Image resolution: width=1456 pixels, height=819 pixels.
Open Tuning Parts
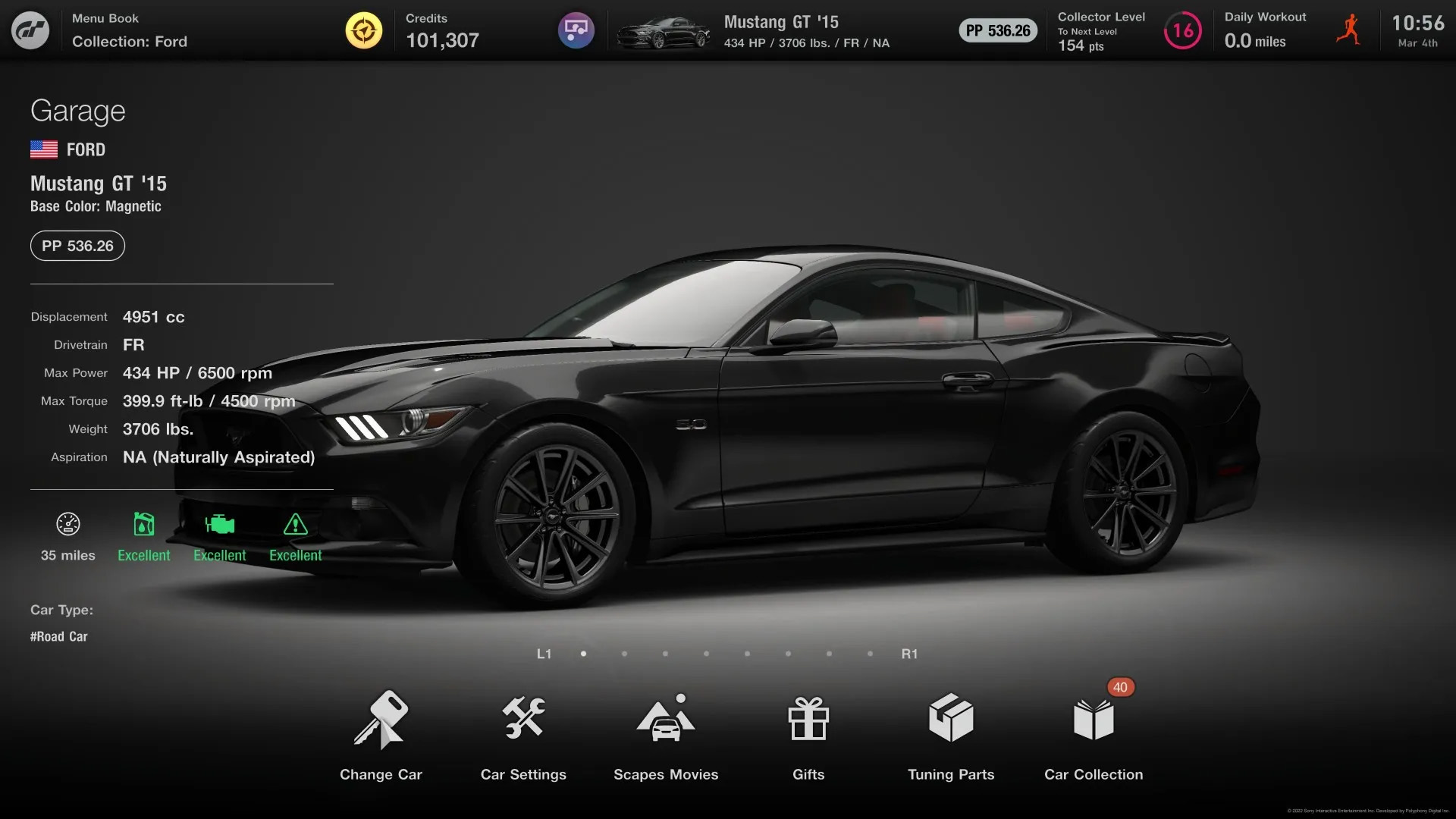(951, 734)
